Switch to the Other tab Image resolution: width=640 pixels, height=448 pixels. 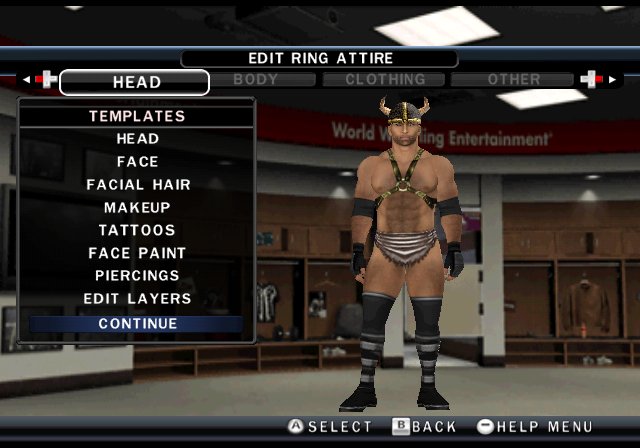tap(514, 79)
